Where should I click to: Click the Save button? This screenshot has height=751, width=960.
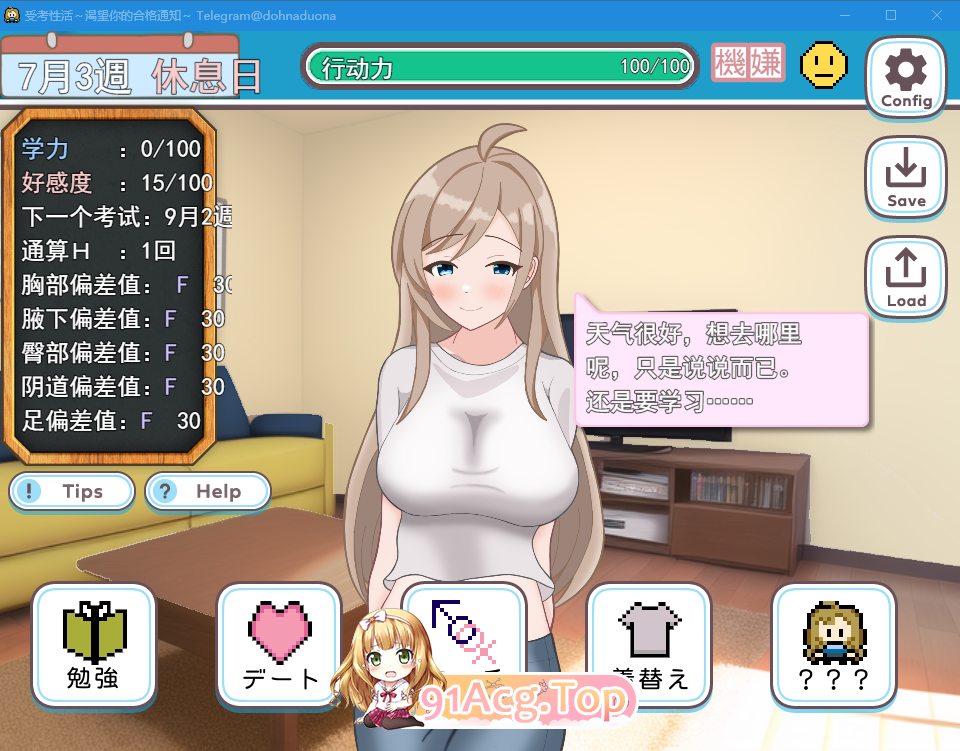(905, 178)
